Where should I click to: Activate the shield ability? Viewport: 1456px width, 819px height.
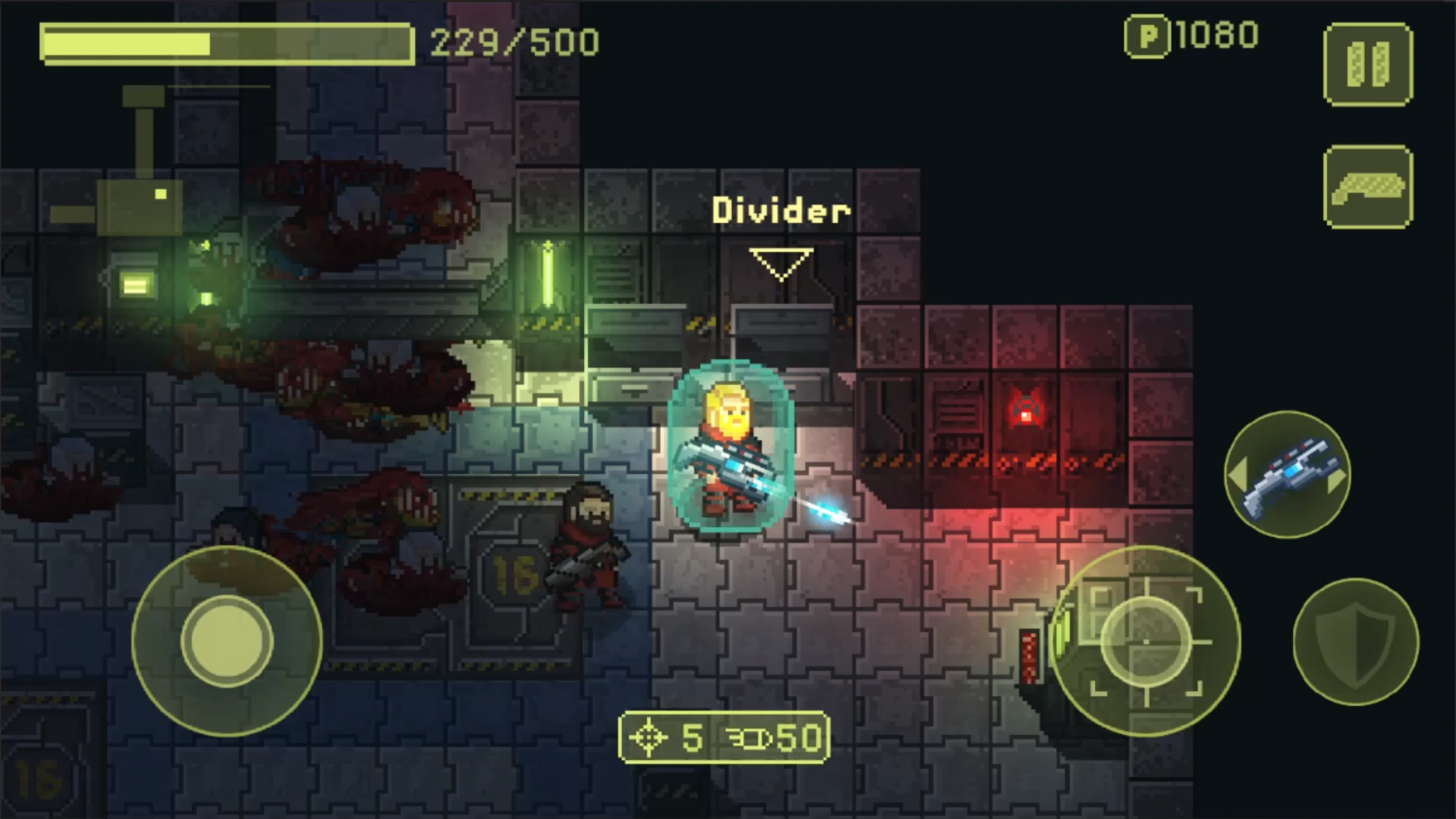pos(1355,642)
